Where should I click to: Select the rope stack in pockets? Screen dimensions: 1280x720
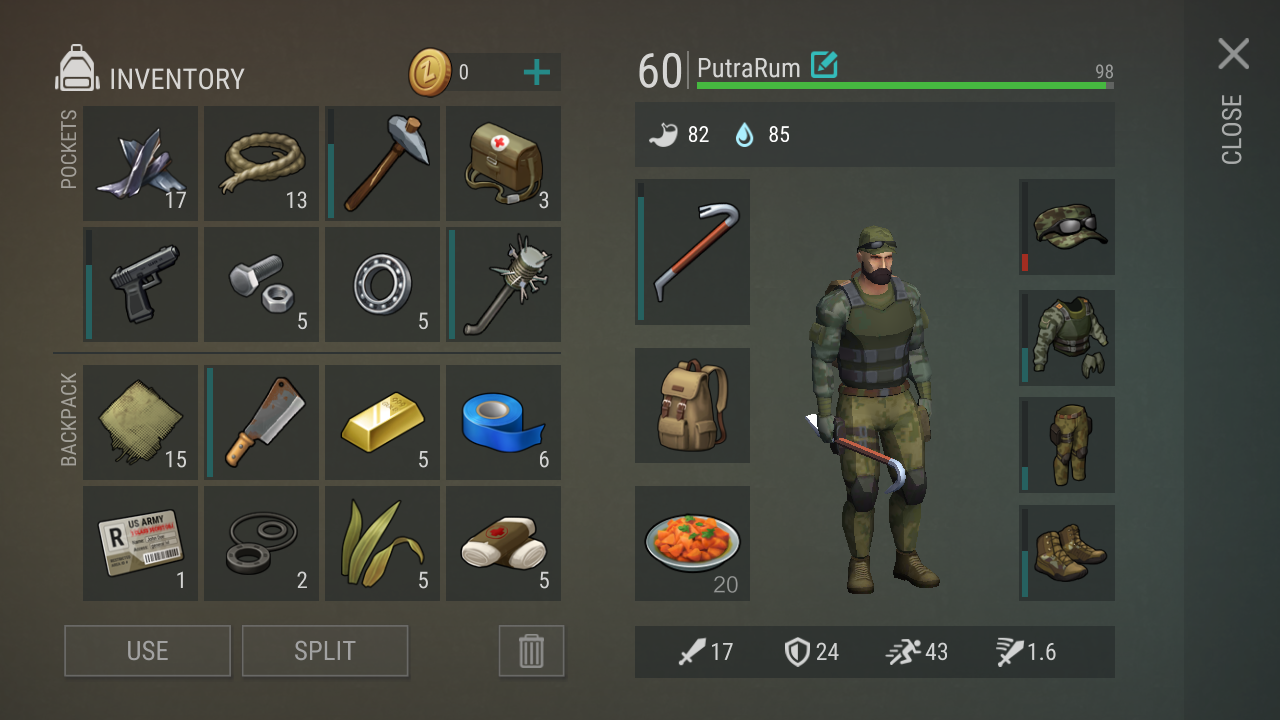pos(262,164)
